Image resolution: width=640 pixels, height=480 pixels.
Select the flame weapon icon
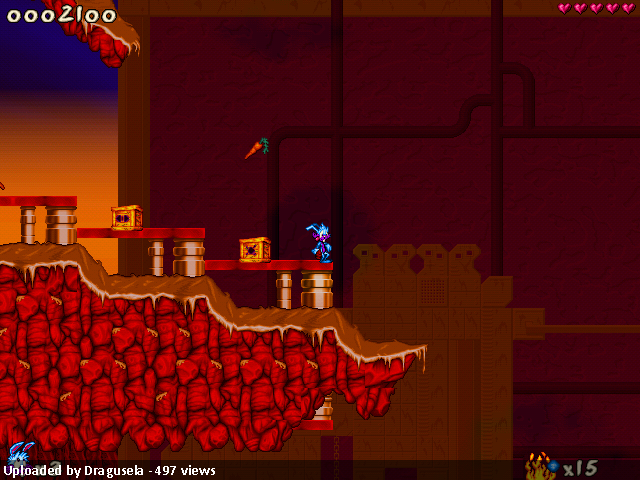[540, 466]
